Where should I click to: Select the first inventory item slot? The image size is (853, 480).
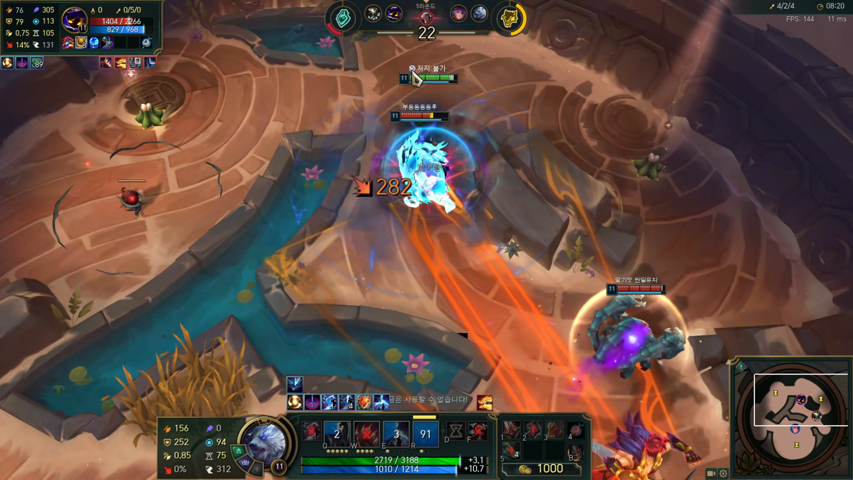pos(512,431)
